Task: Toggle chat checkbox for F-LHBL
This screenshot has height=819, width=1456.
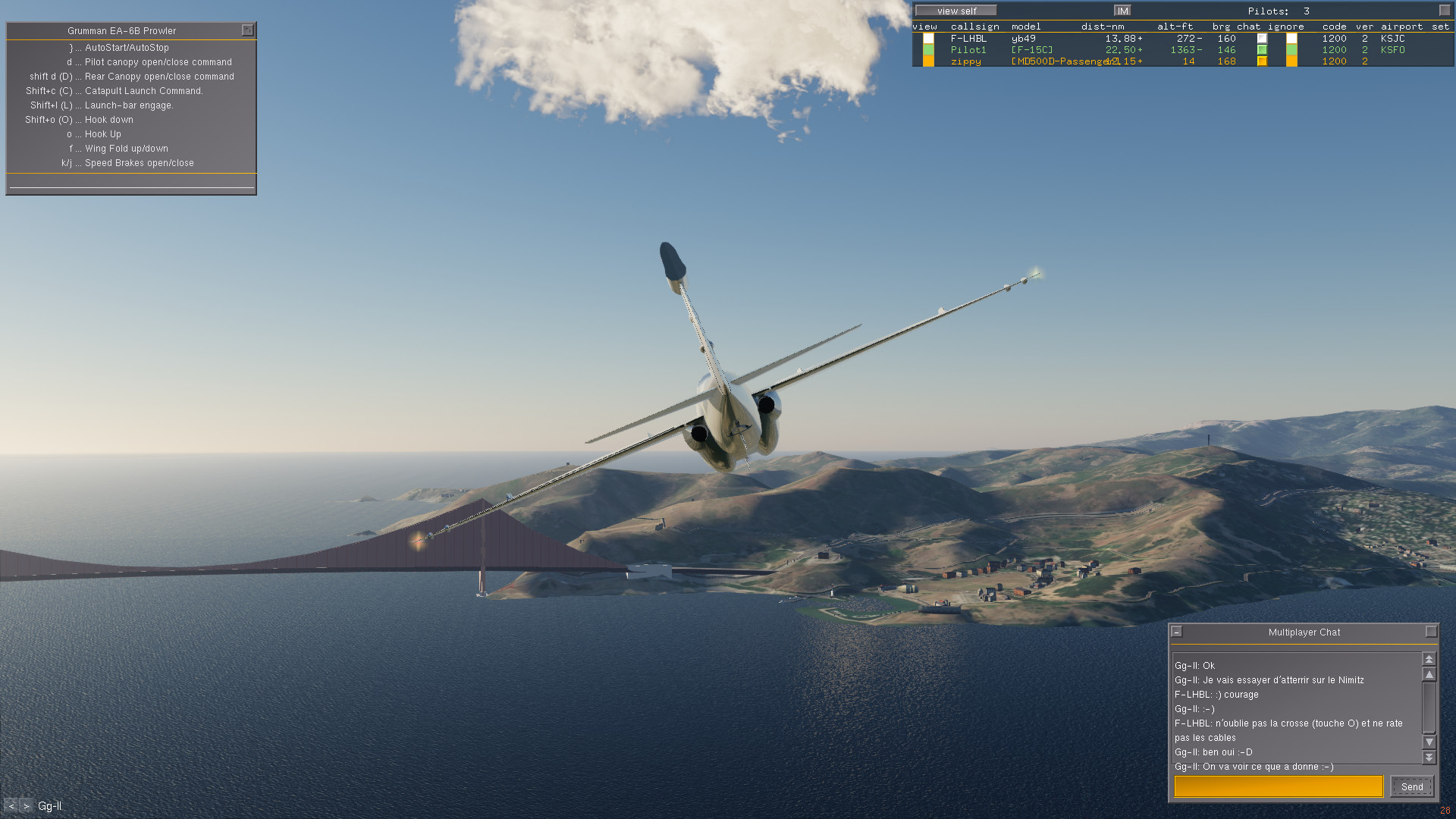Action: pyautogui.click(x=1262, y=38)
